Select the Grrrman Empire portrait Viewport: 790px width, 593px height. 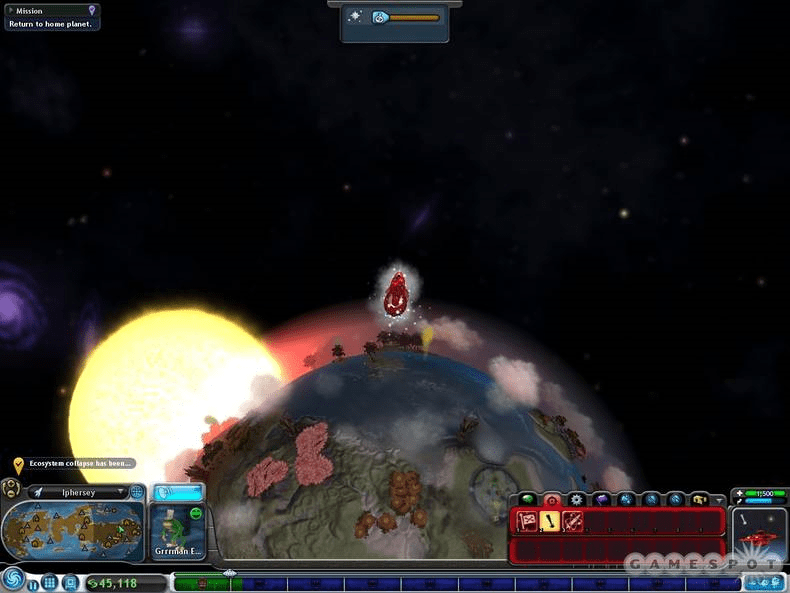click(178, 530)
